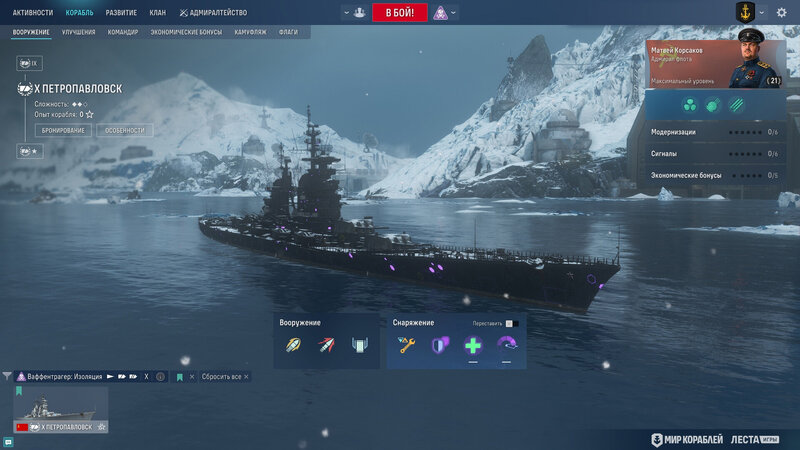Click the Бронирование button
Viewport: 800px width, 450px height.
63,130
